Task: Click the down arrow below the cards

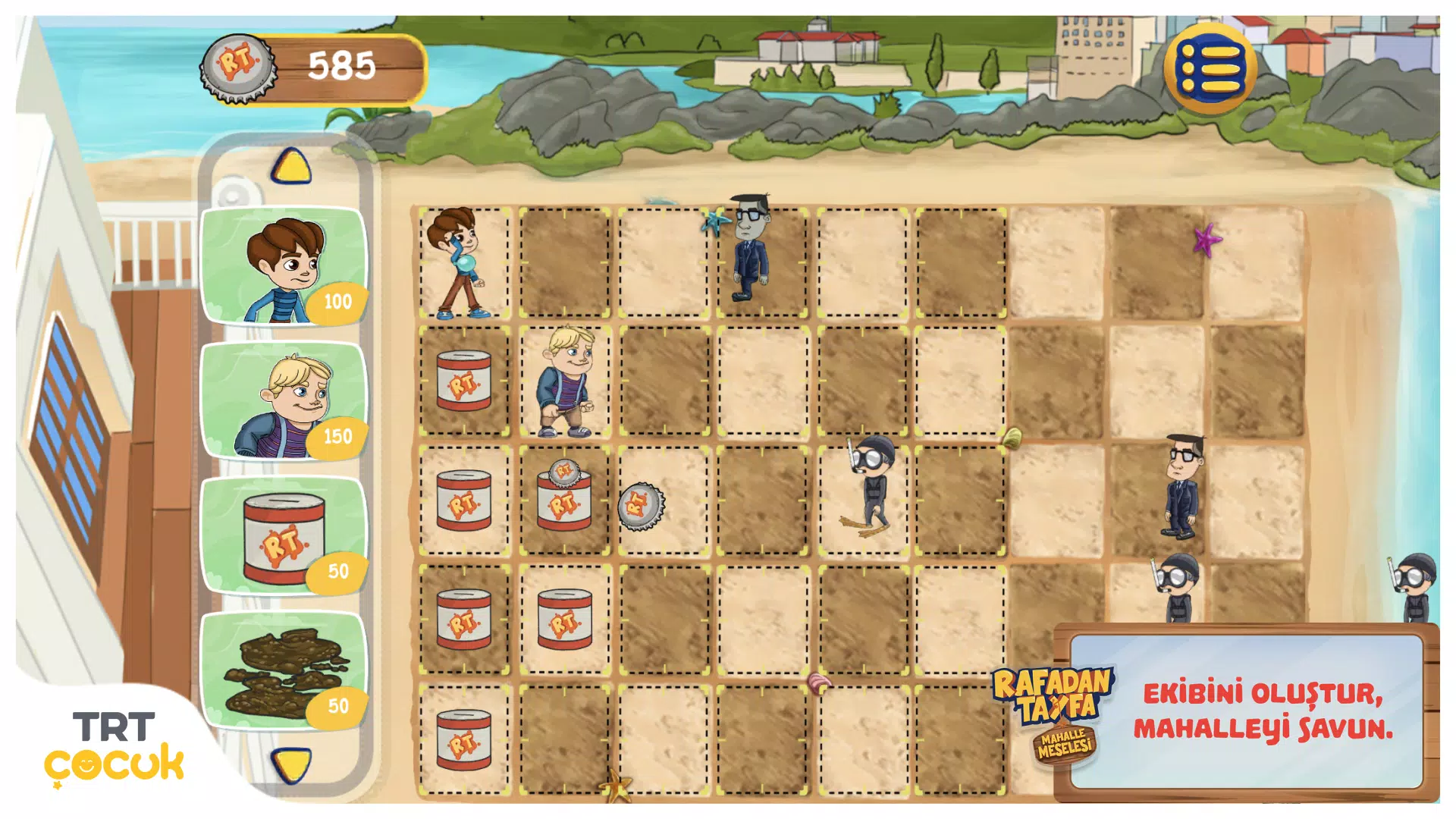Action: (x=291, y=764)
